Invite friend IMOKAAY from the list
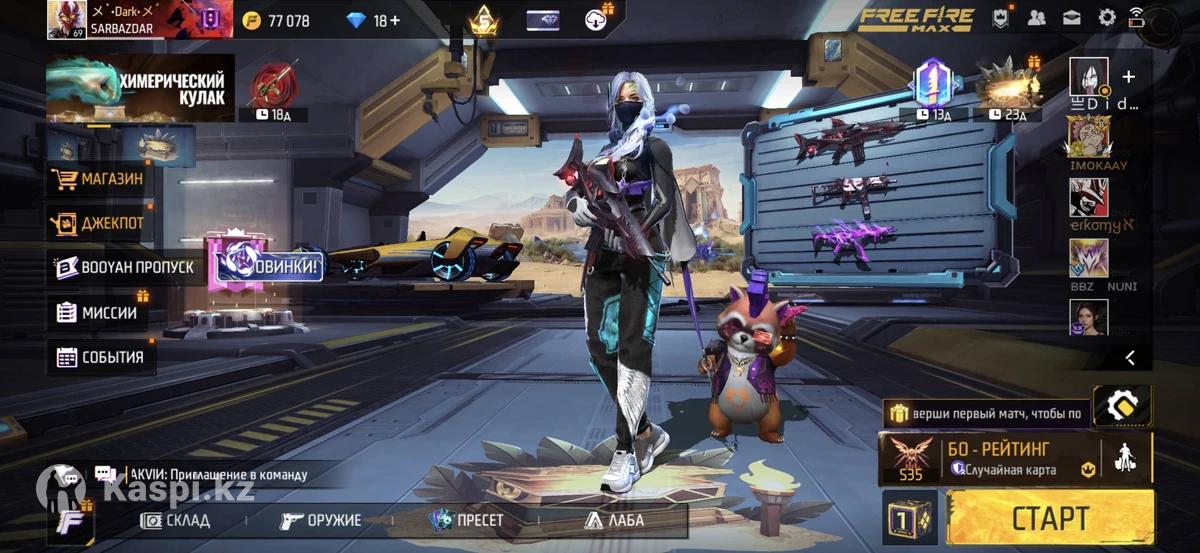Screen dimensions: 1200x553 (x=1088, y=139)
